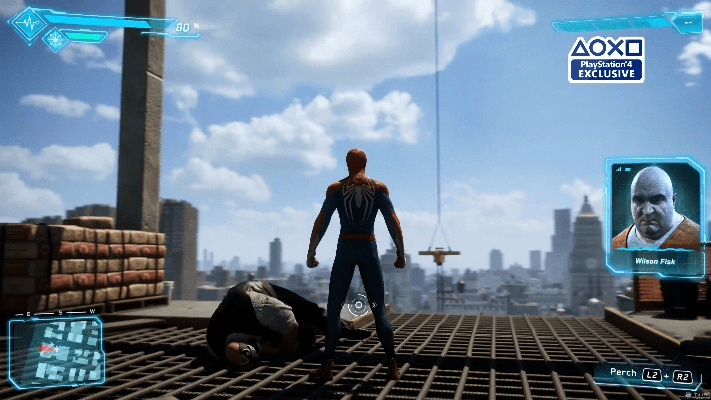
Task: Click the circular target reticle
Action: click(359, 305)
